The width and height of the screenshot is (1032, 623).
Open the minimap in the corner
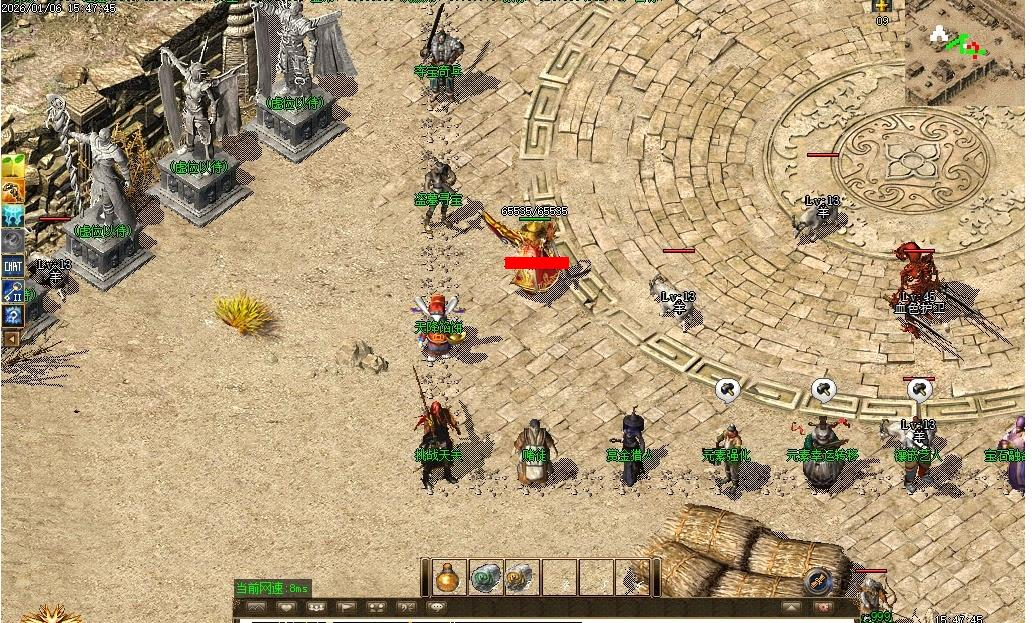coord(967,52)
